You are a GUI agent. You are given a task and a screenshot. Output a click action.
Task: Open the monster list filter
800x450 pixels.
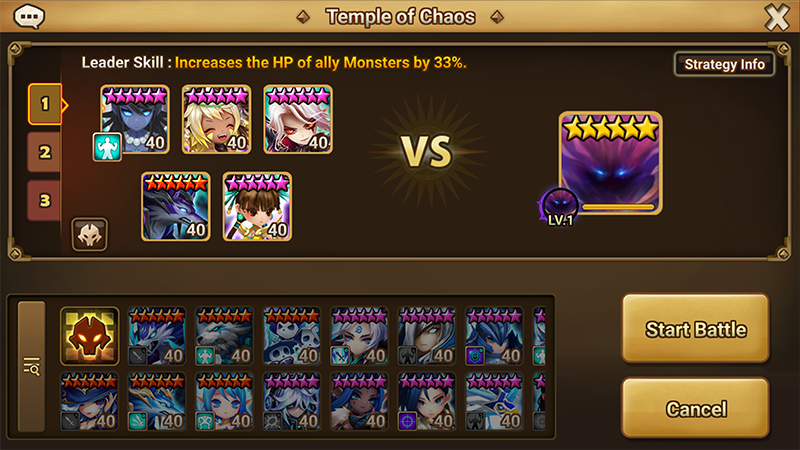(x=32, y=367)
